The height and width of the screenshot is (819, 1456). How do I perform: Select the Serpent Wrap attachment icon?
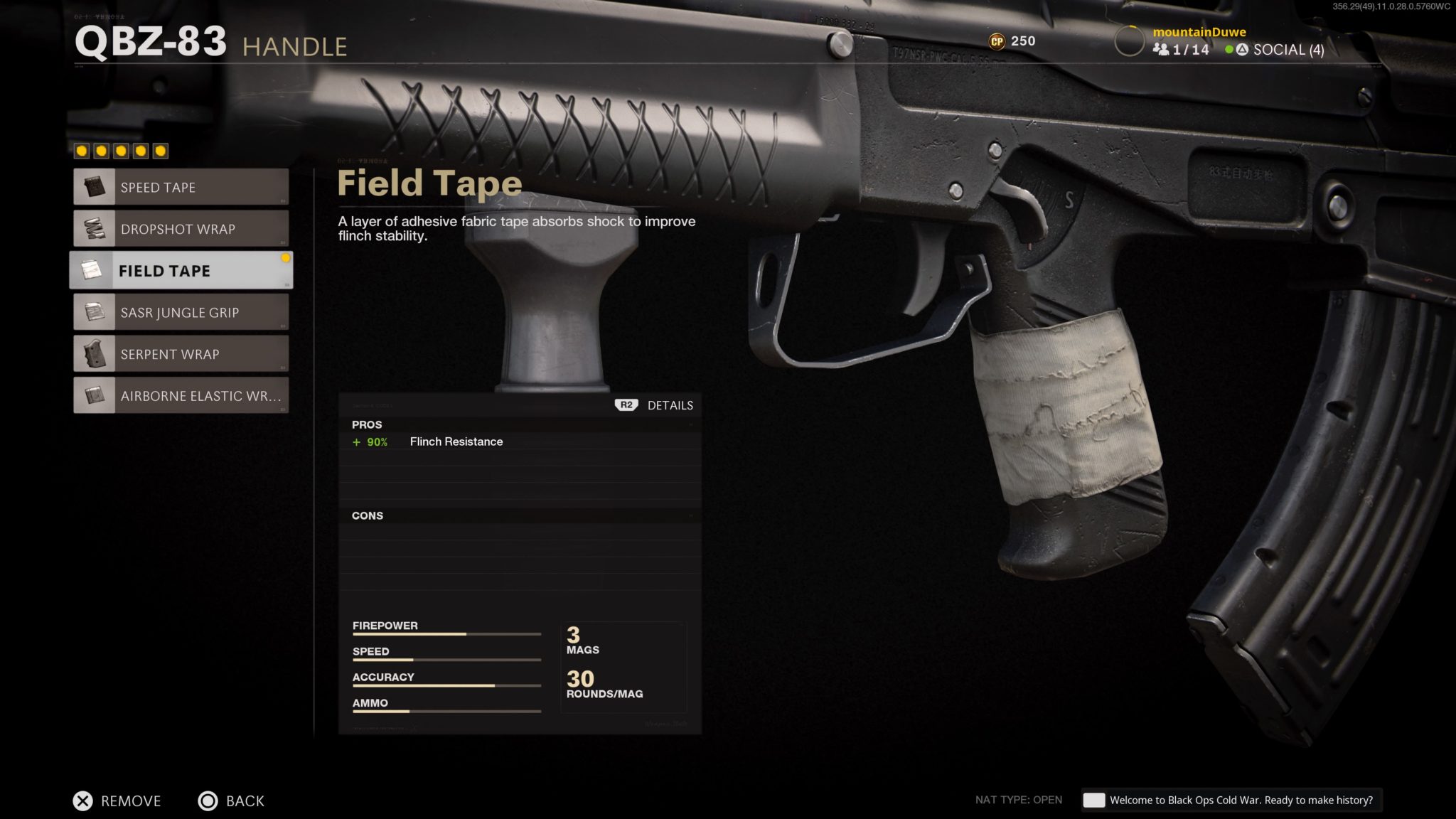coord(93,353)
